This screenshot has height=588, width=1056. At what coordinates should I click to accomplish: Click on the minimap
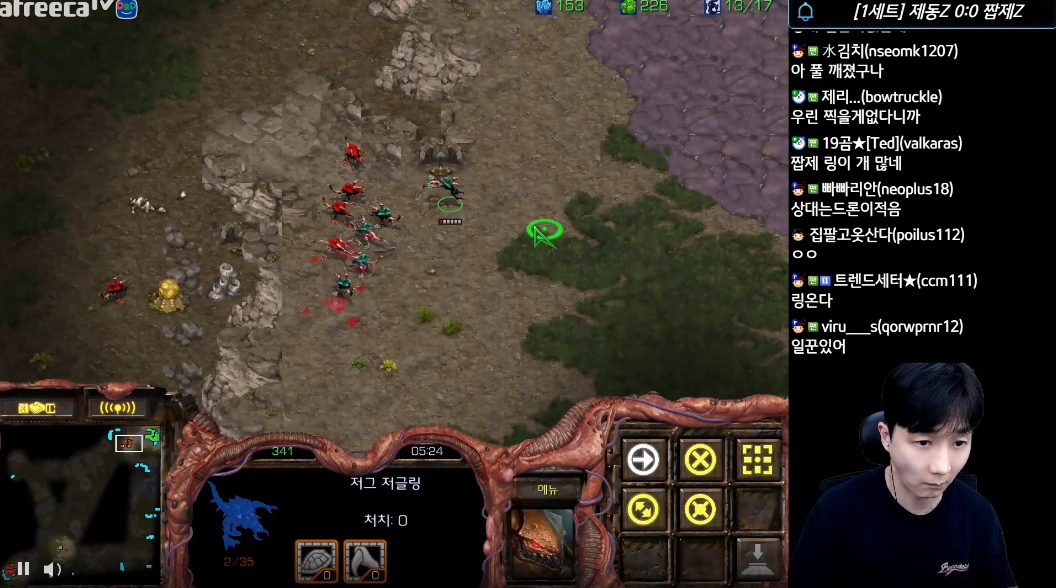(80, 490)
